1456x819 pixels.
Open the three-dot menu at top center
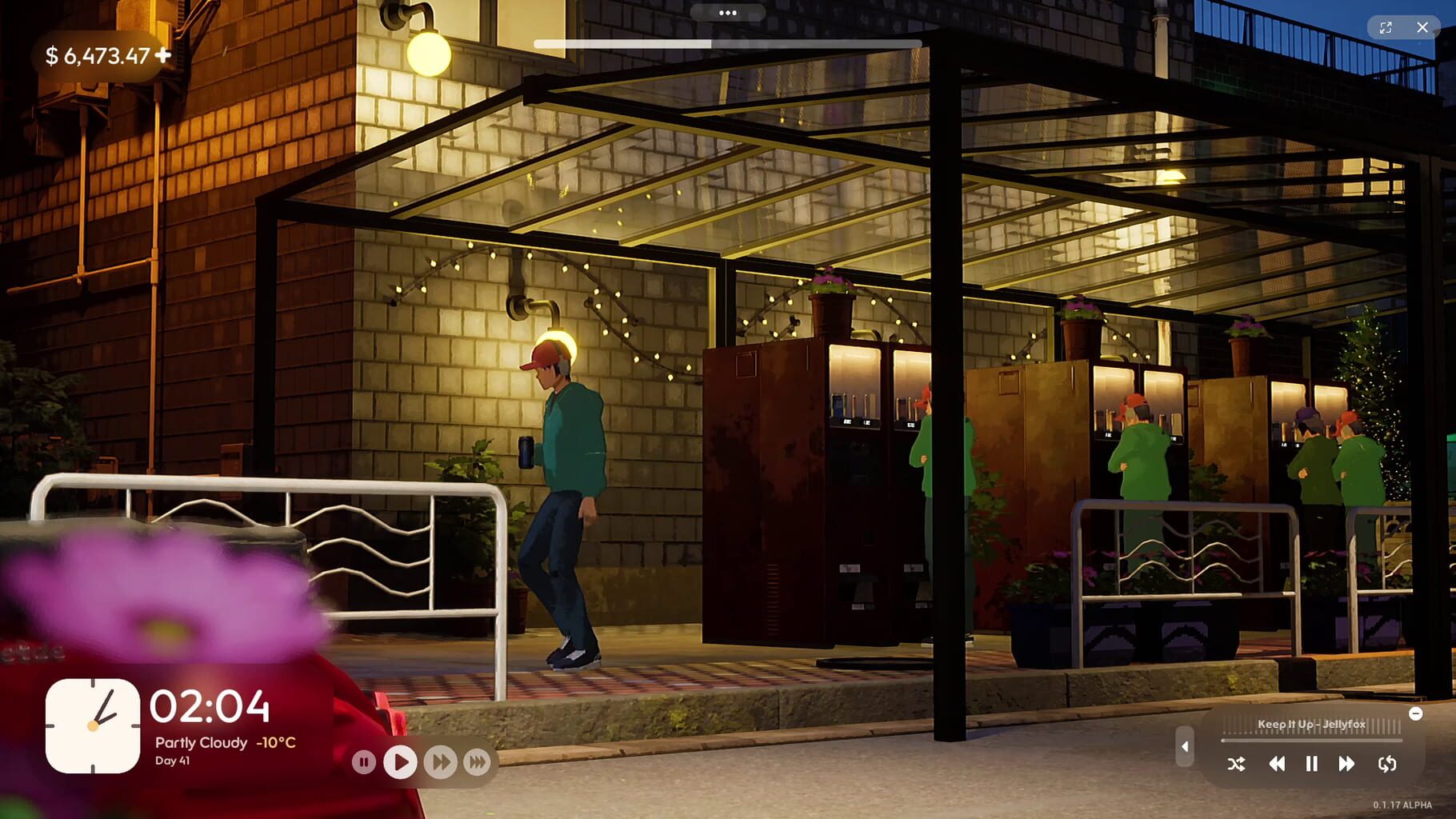coord(728,13)
